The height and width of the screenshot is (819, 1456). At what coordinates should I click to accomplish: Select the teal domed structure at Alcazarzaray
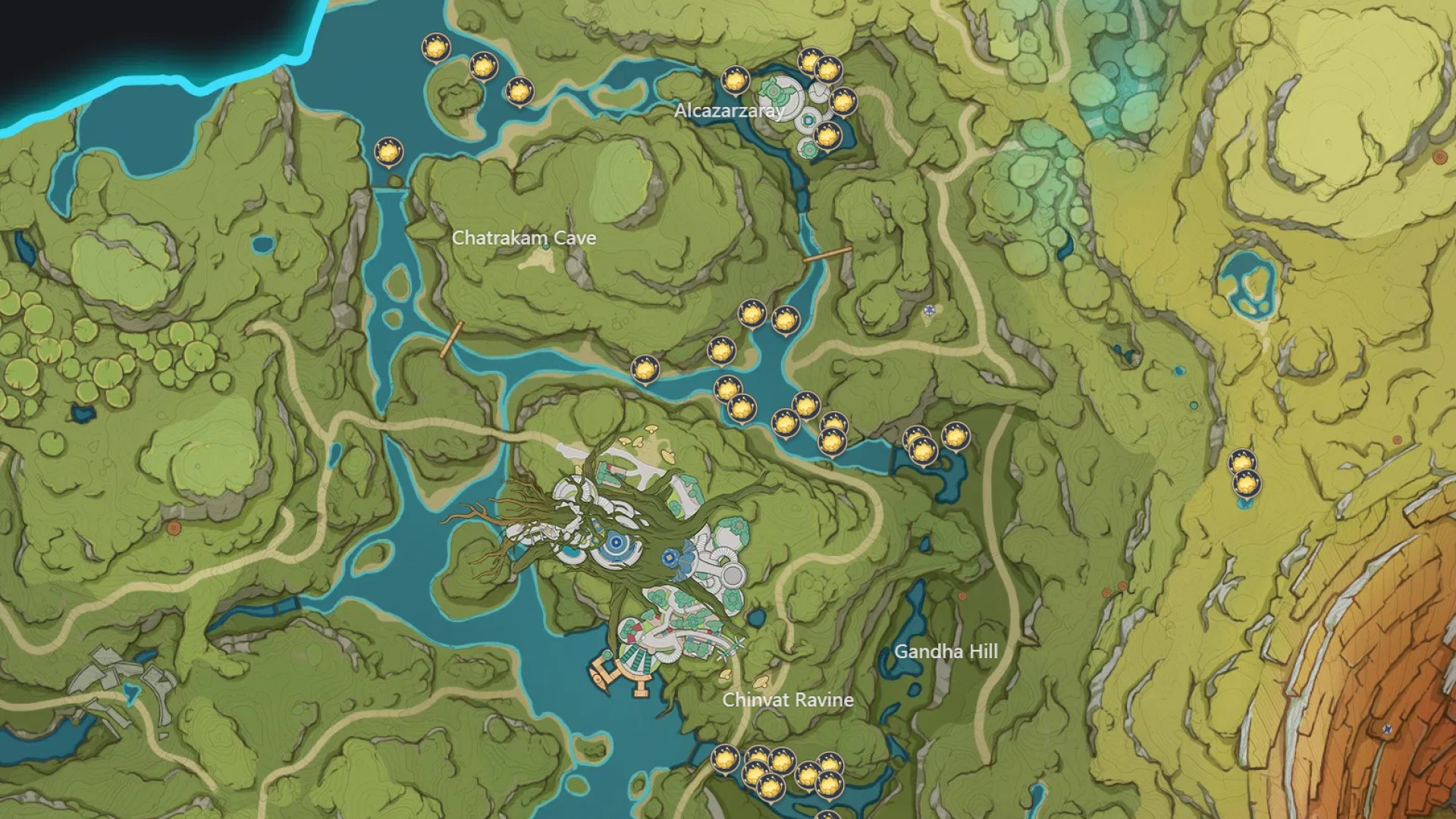click(x=773, y=92)
